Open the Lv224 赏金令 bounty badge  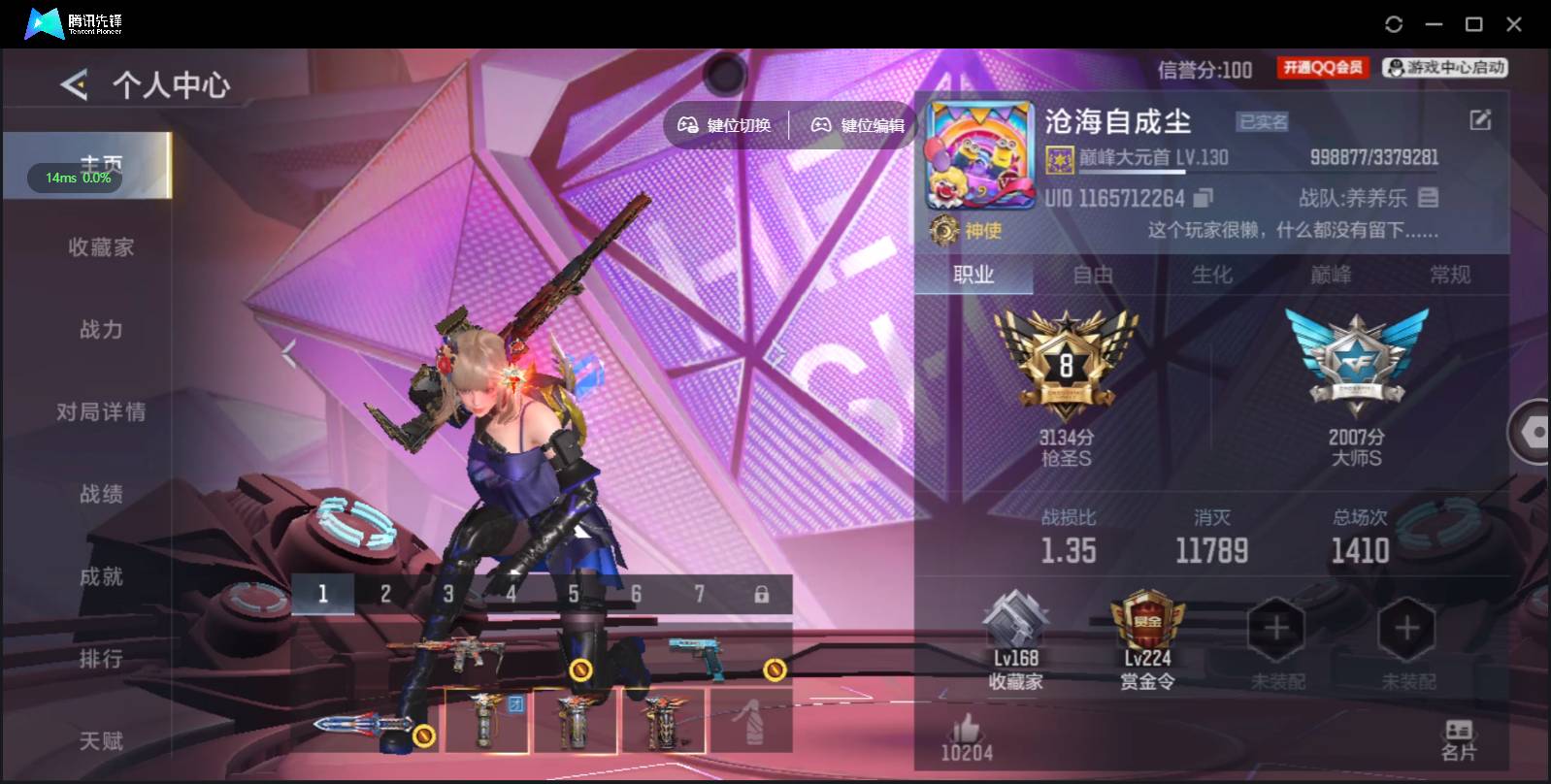pos(1145,629)
